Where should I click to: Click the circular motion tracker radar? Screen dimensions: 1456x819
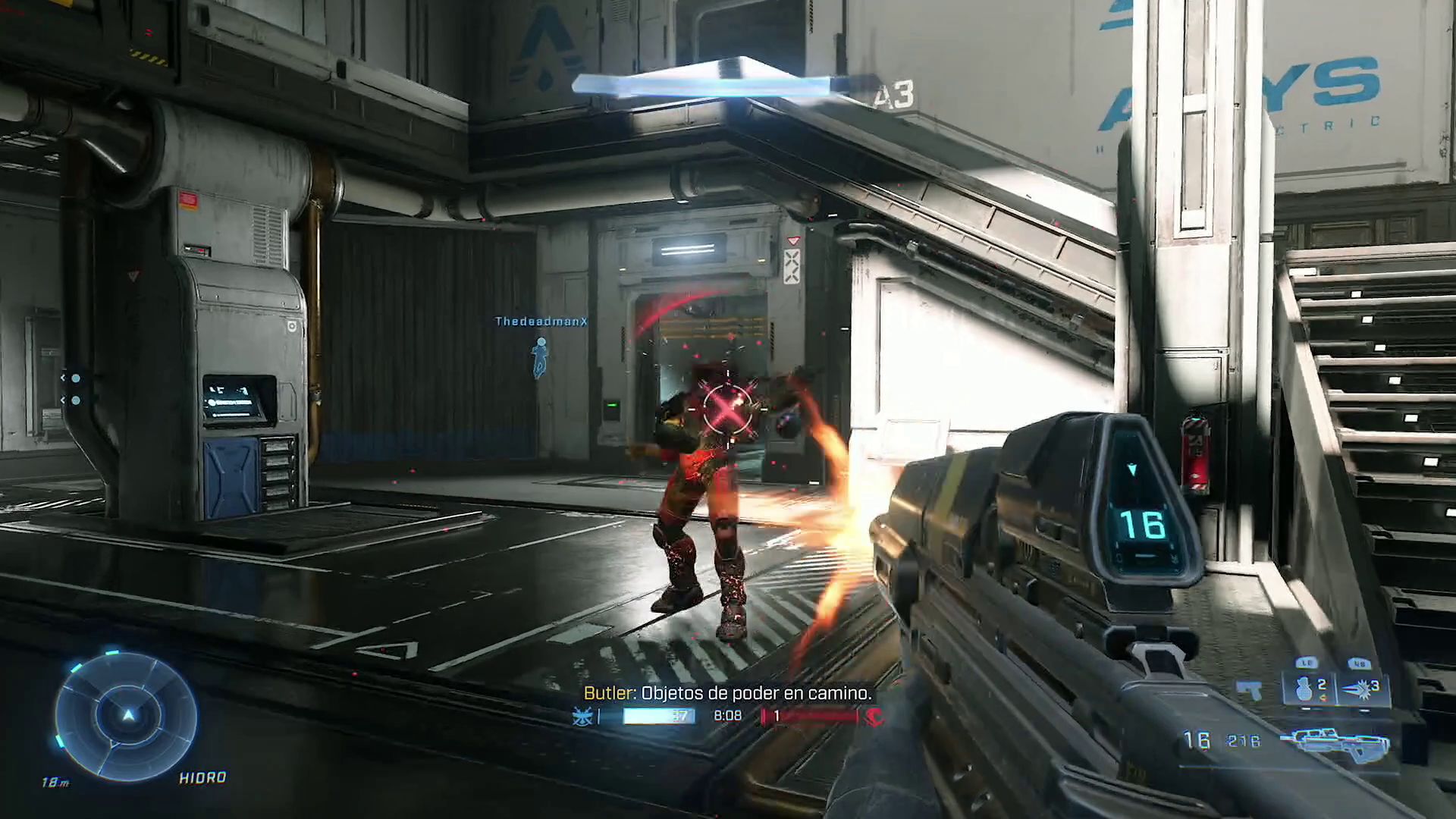[127, 715]
